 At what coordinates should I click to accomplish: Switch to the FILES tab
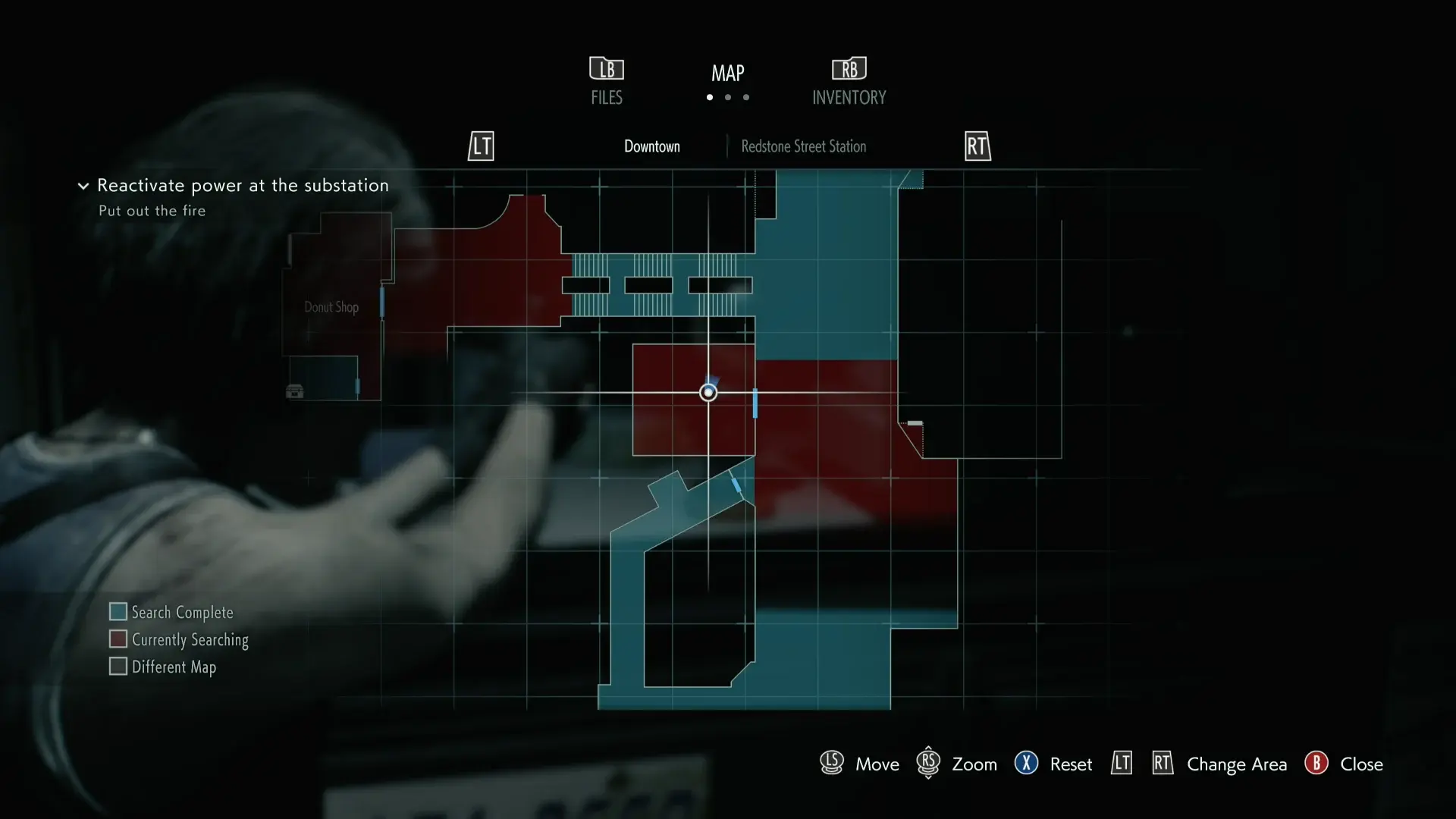coord(606,81)
